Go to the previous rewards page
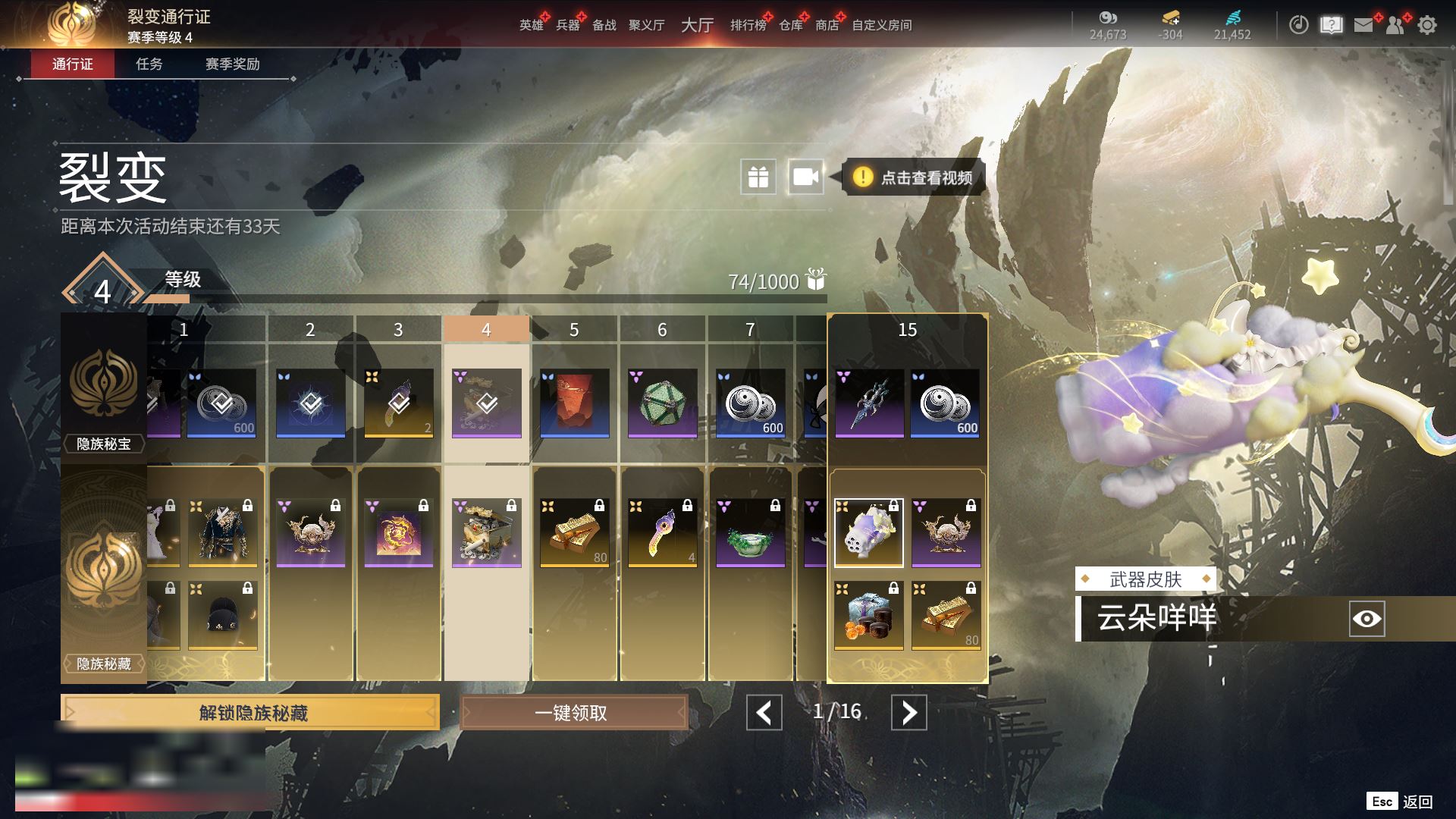Screen dimensions: 1456x819 [x=764, y=713]
